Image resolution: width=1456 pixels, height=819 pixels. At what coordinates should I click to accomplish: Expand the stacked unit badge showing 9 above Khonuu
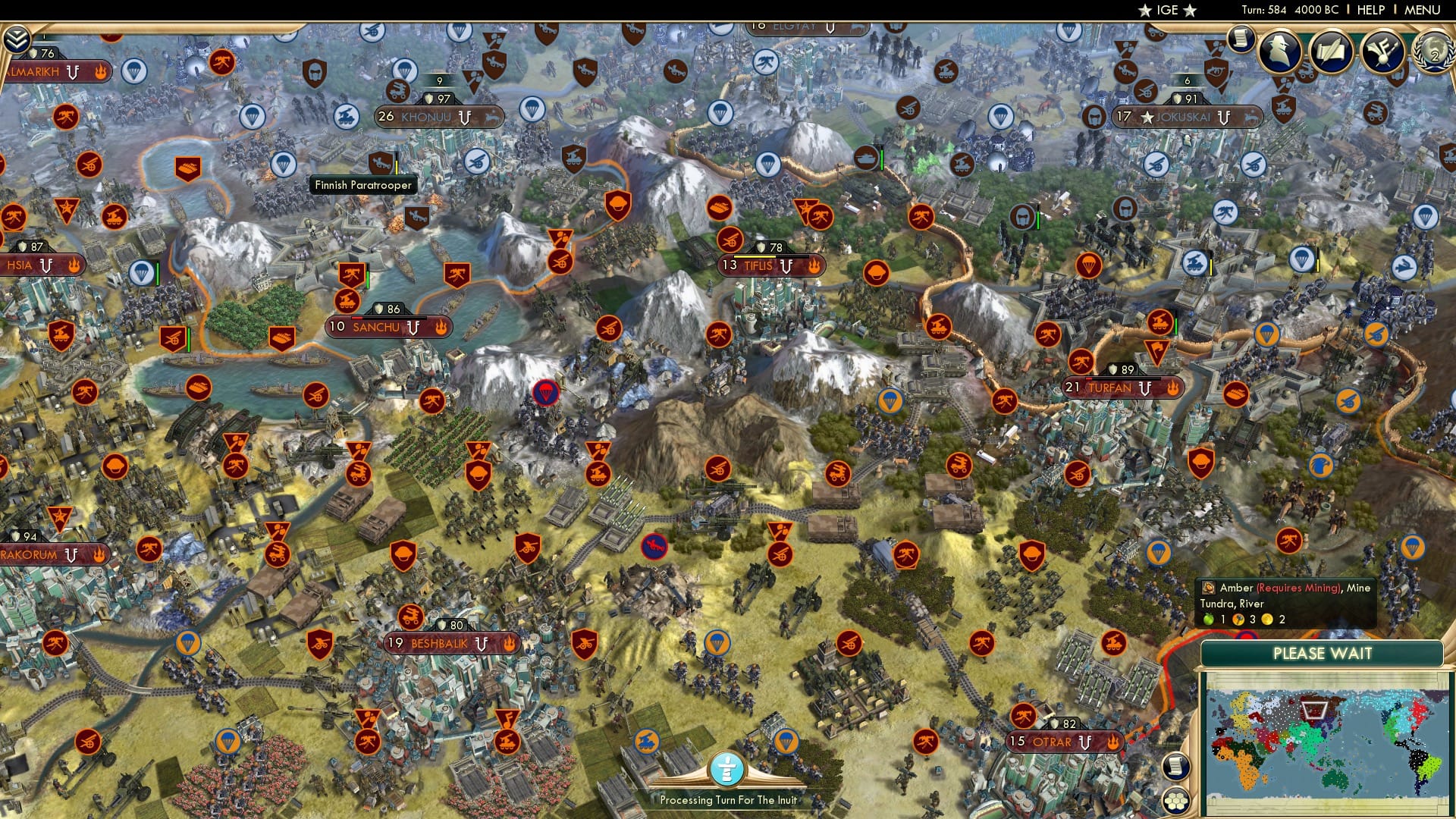coord(438,79)
